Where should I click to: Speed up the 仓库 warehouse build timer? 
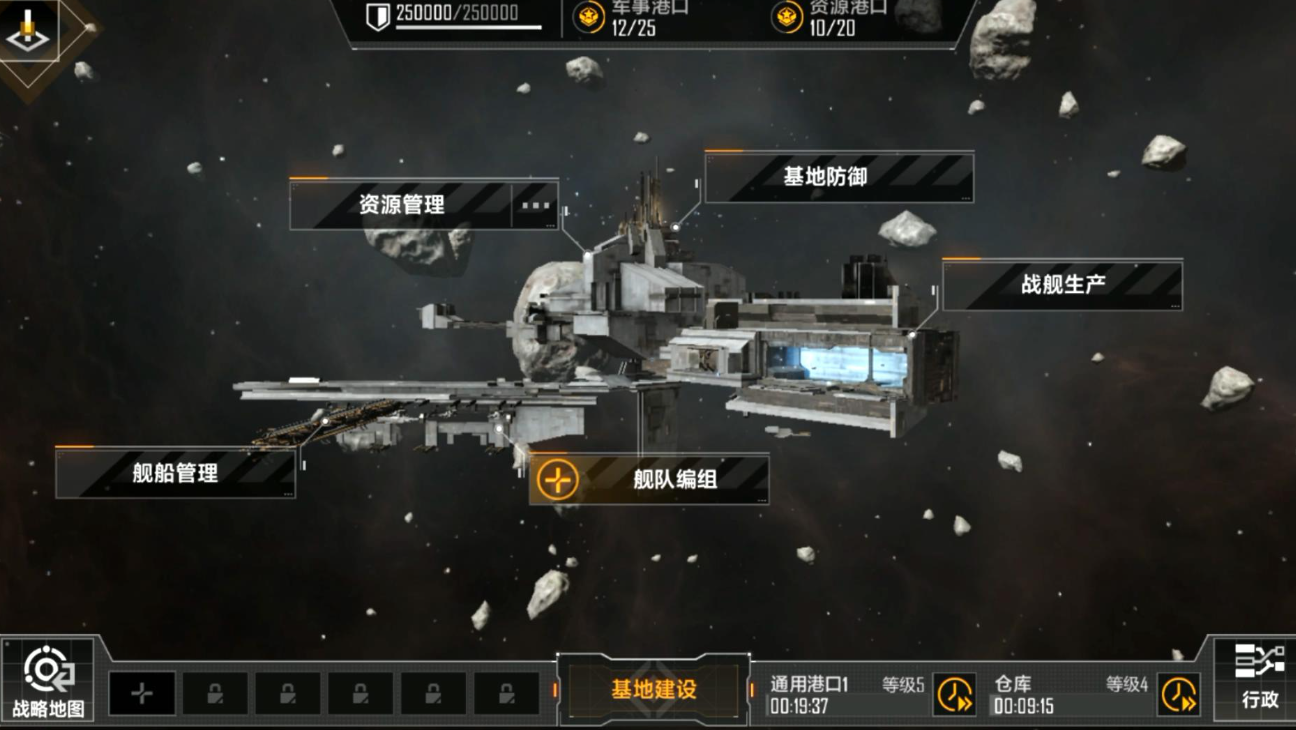click(1178, 694)
